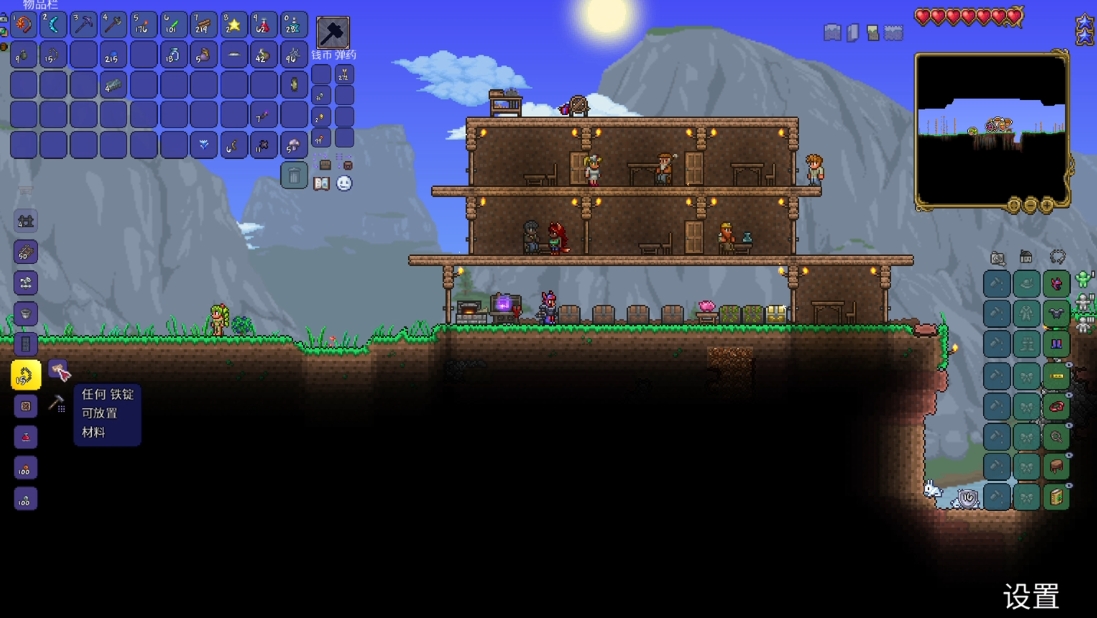The width and height of the screenshot is (1097, 618).
Task: Switch to the housing menu icon
Action: coord(1026,258)
